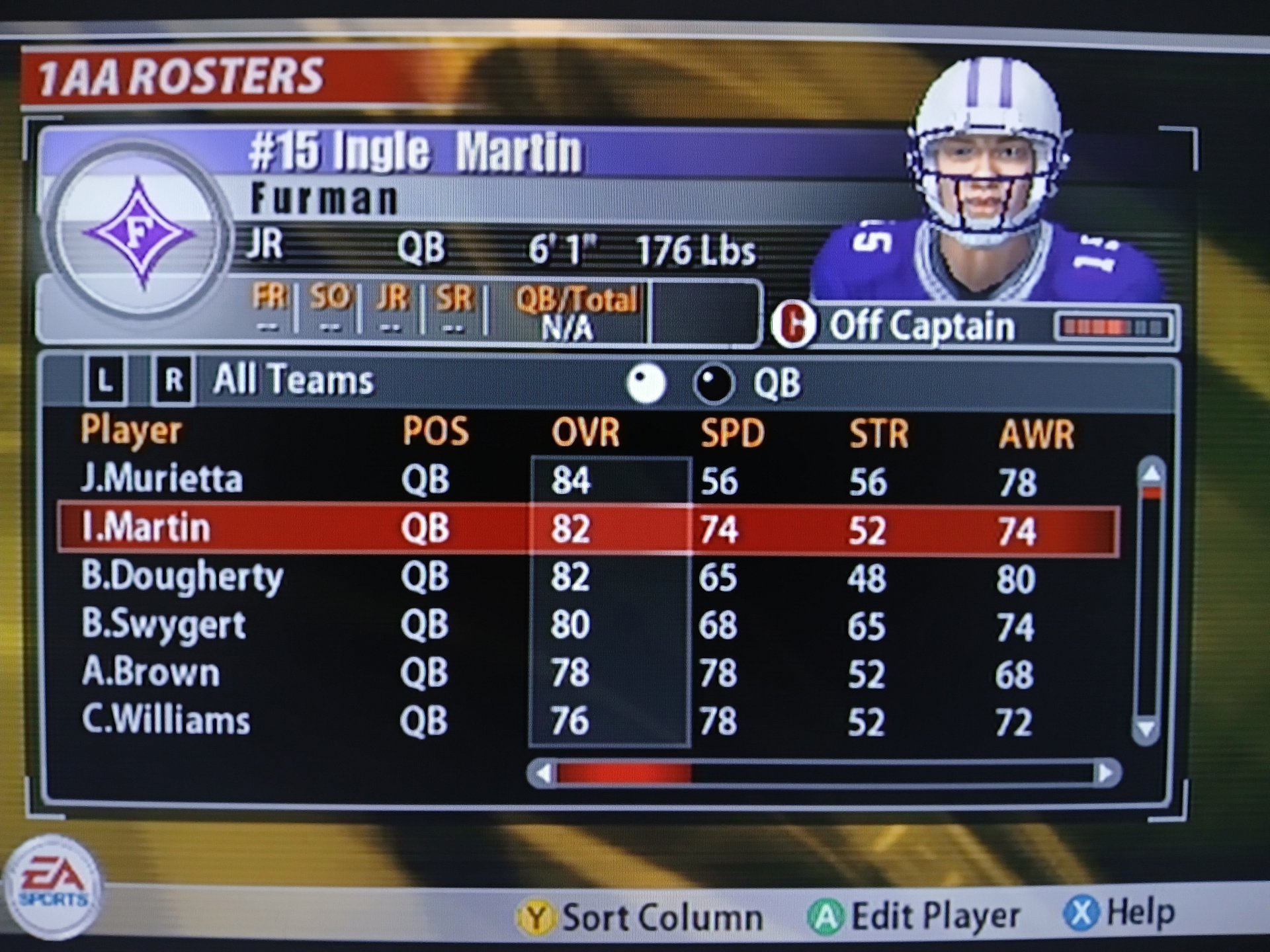1270x952 pixels.
Task: Click the horizontal scrollbar right arrow
Action: click(1106, 773)
